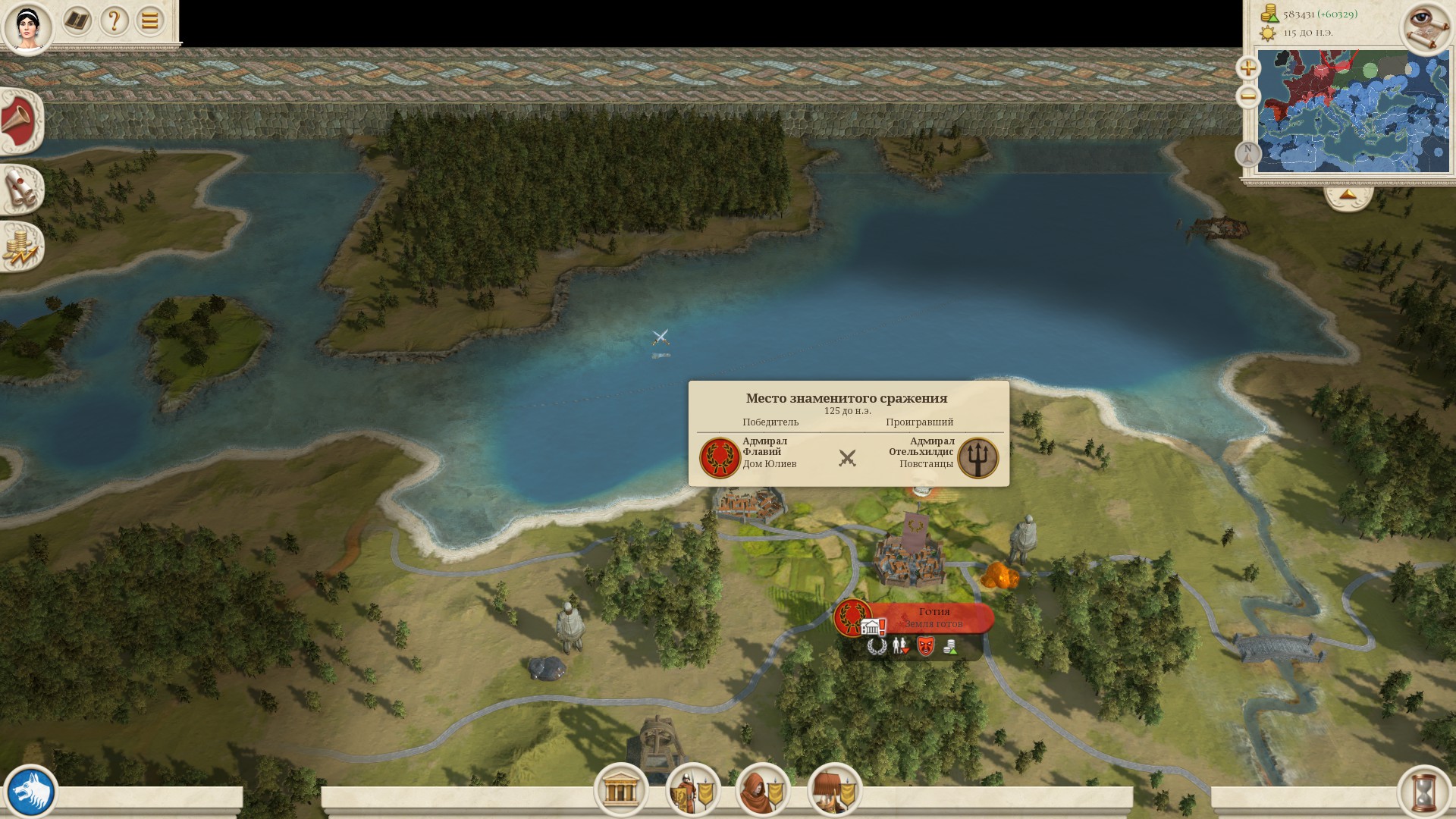
Task: Open the hooded agents list button
Action: click(763, 790)
